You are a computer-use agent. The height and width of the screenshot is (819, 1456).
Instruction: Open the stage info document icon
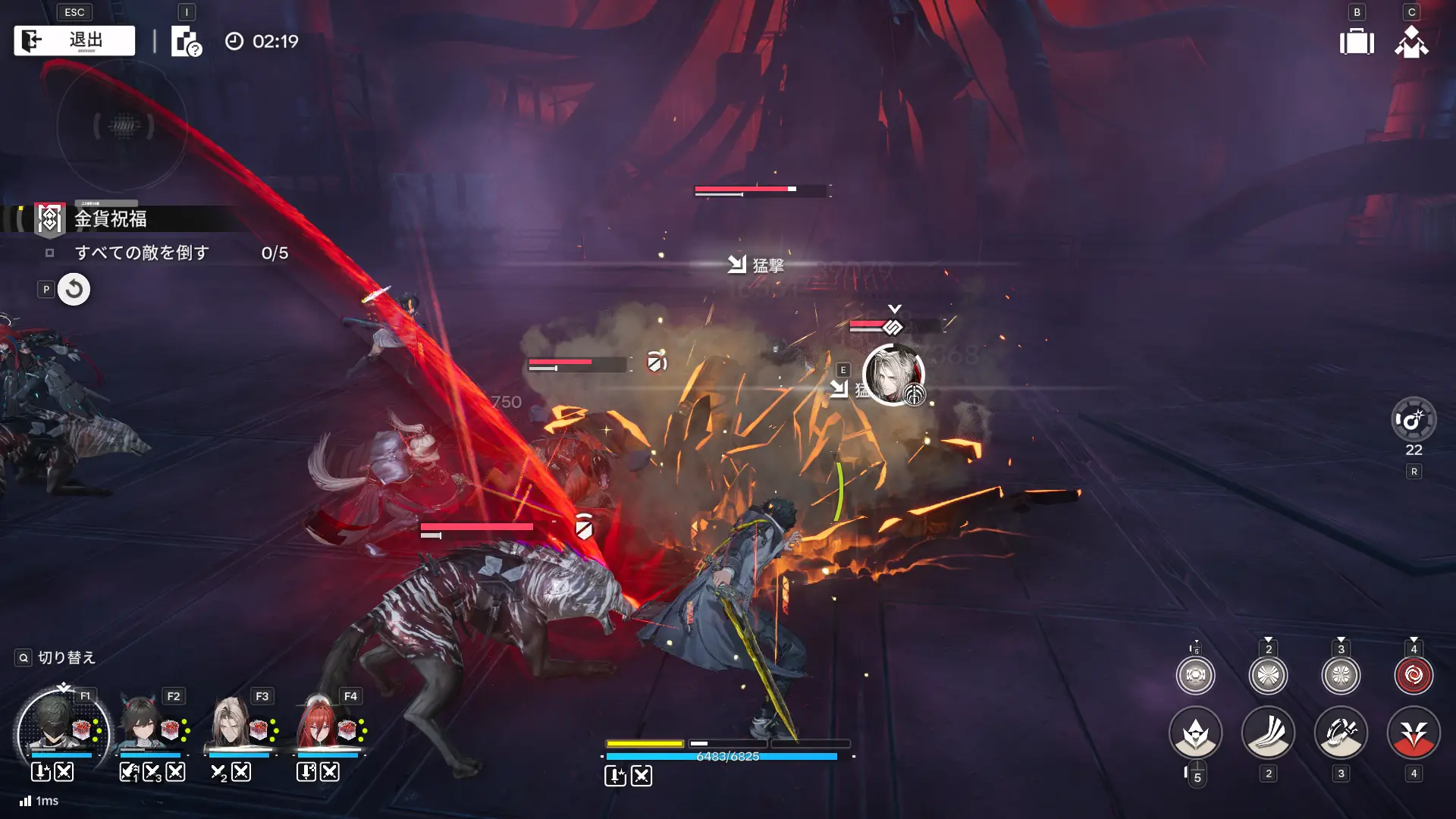click(186, 42)
